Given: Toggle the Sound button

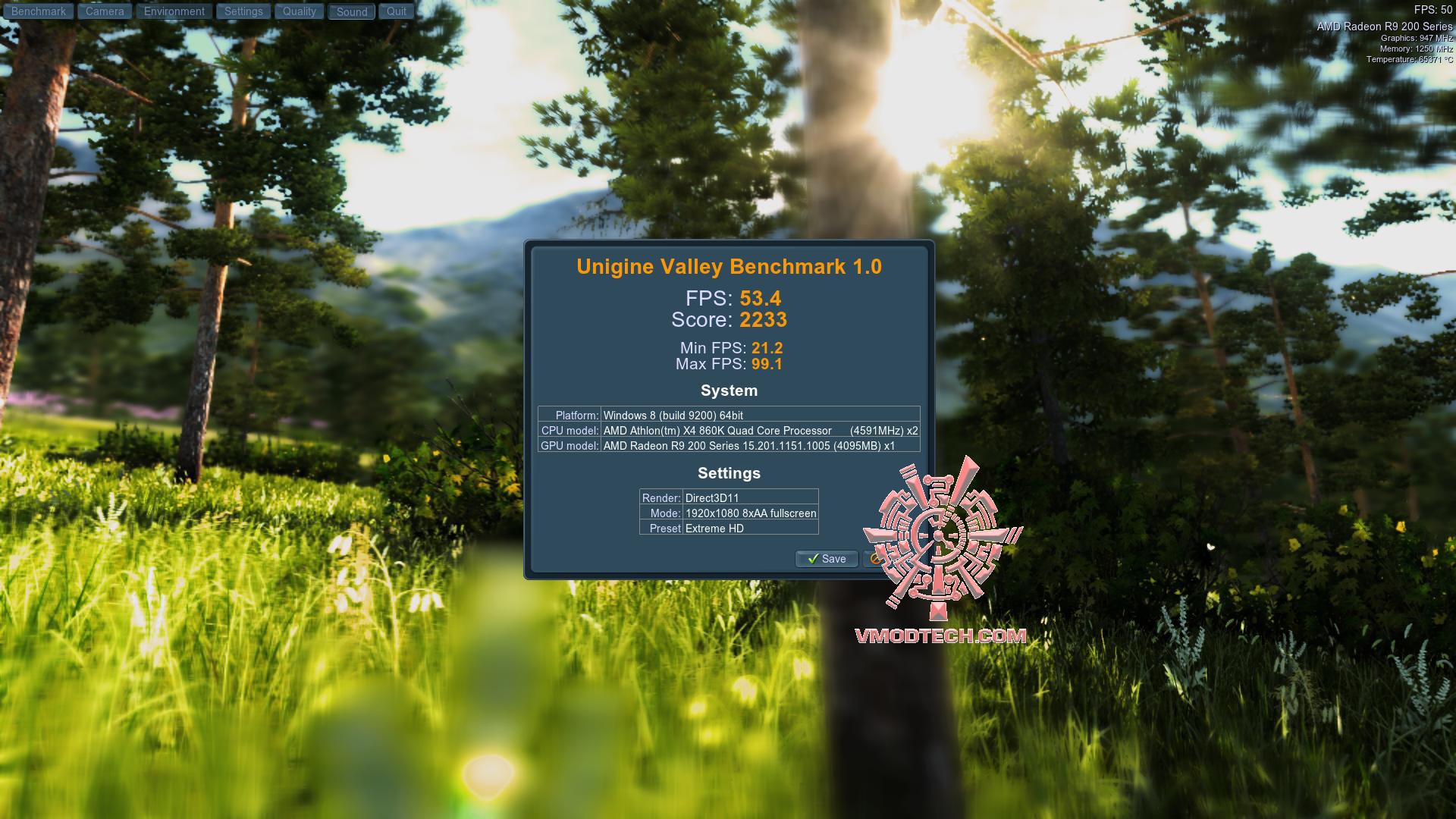Looking at the screenshot, I should click(352, 11).
